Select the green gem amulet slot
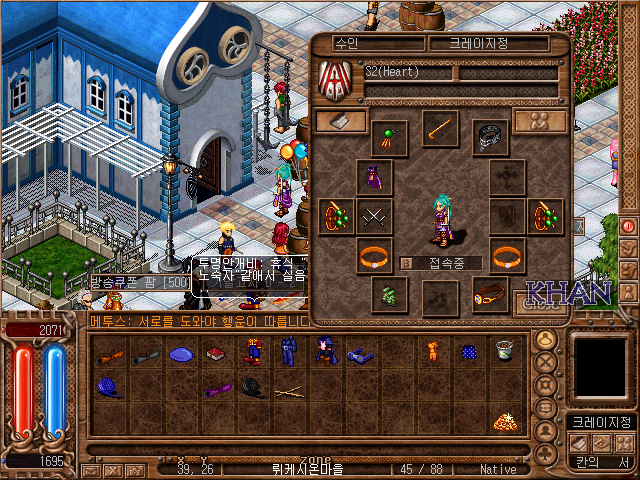 pos(388,137)
